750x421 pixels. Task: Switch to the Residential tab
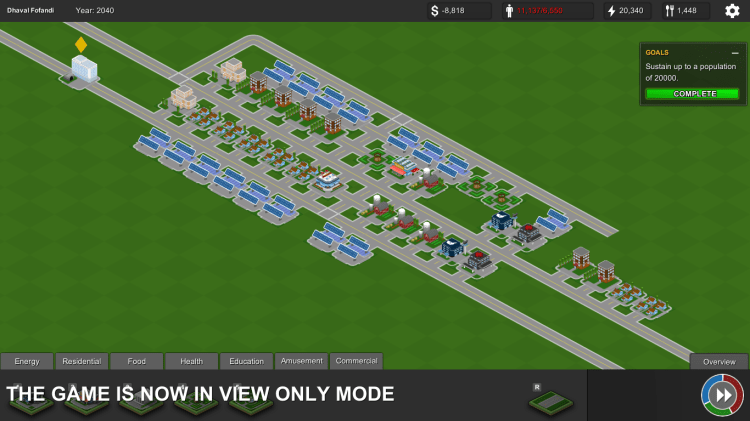click(82, 361)
